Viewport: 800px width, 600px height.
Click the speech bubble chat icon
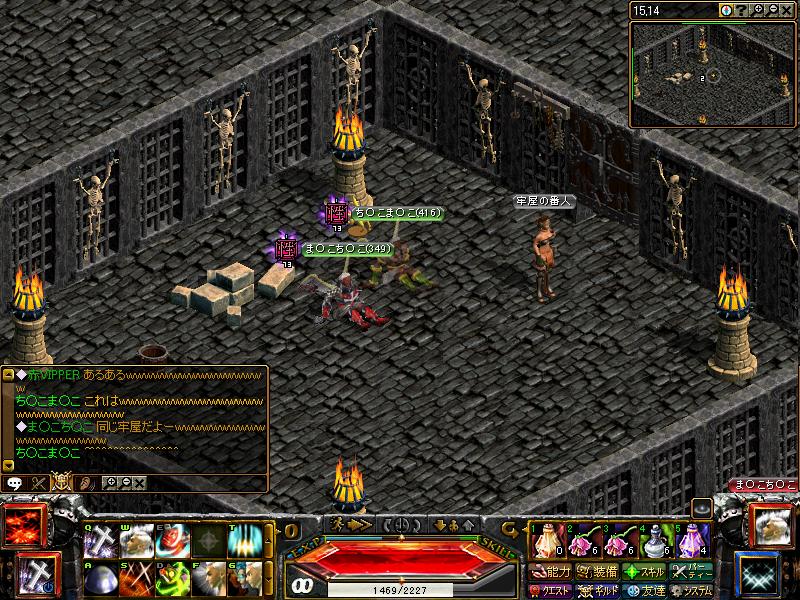coord(15,482)
